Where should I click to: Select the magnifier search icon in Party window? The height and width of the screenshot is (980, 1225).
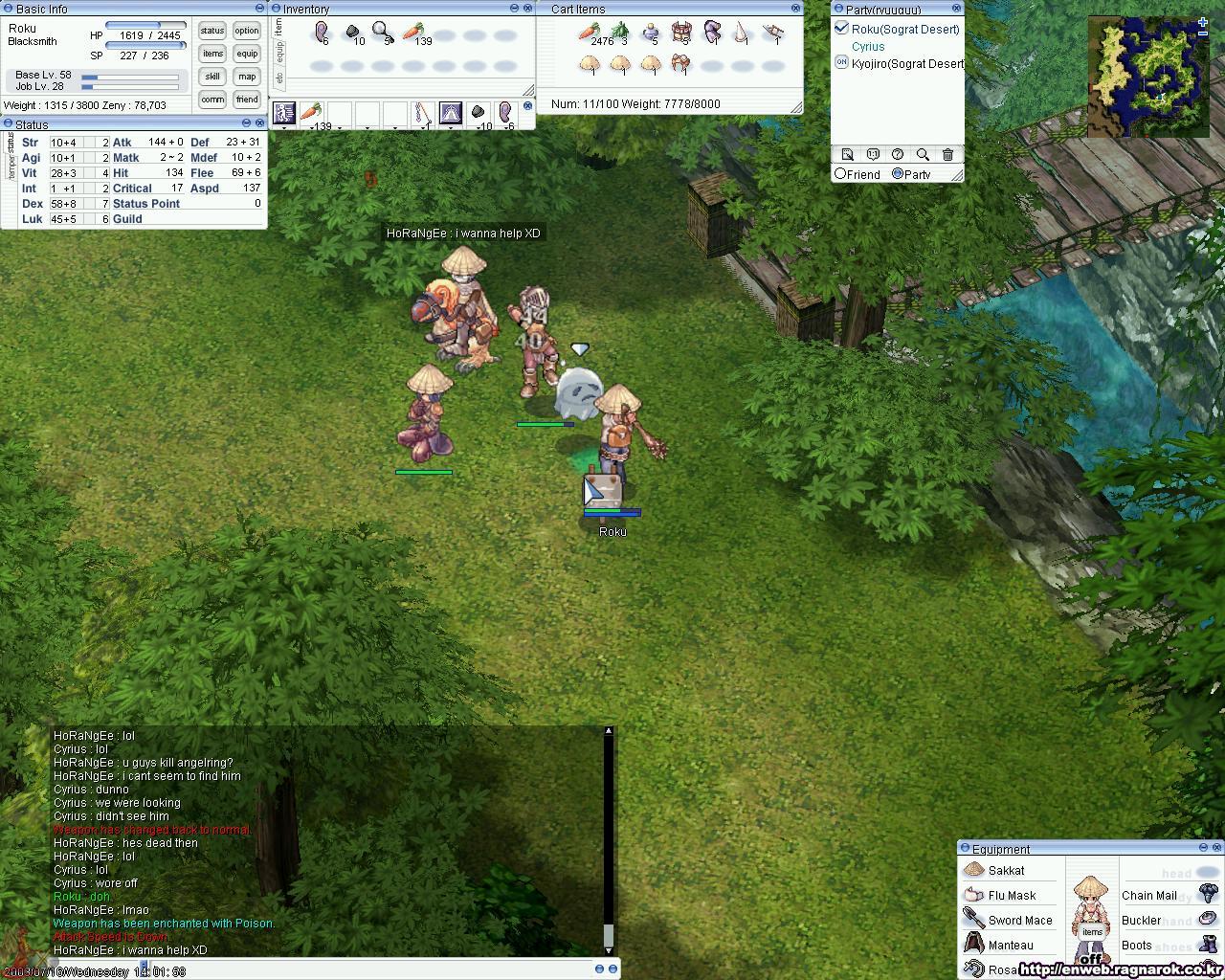[922, 154]
